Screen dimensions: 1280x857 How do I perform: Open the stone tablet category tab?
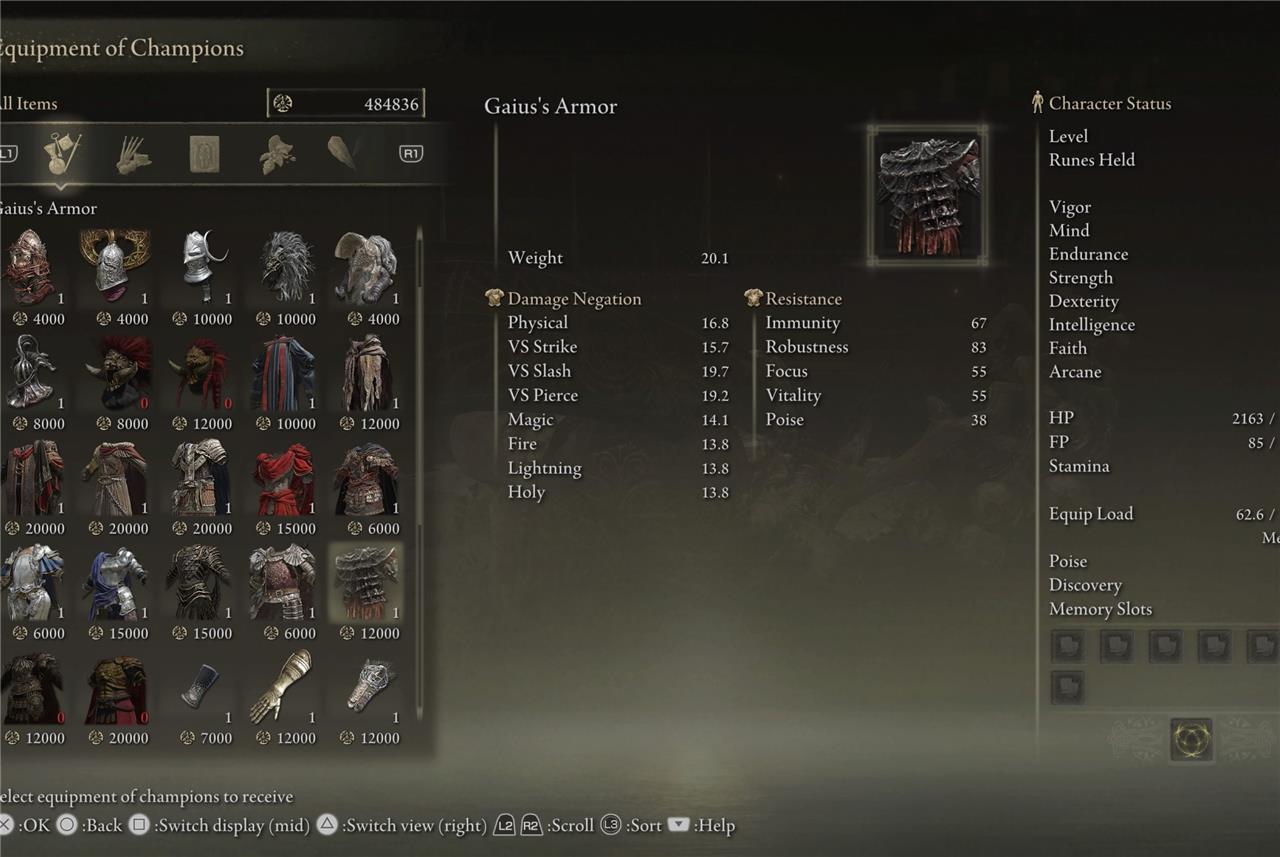pos(204,154)
